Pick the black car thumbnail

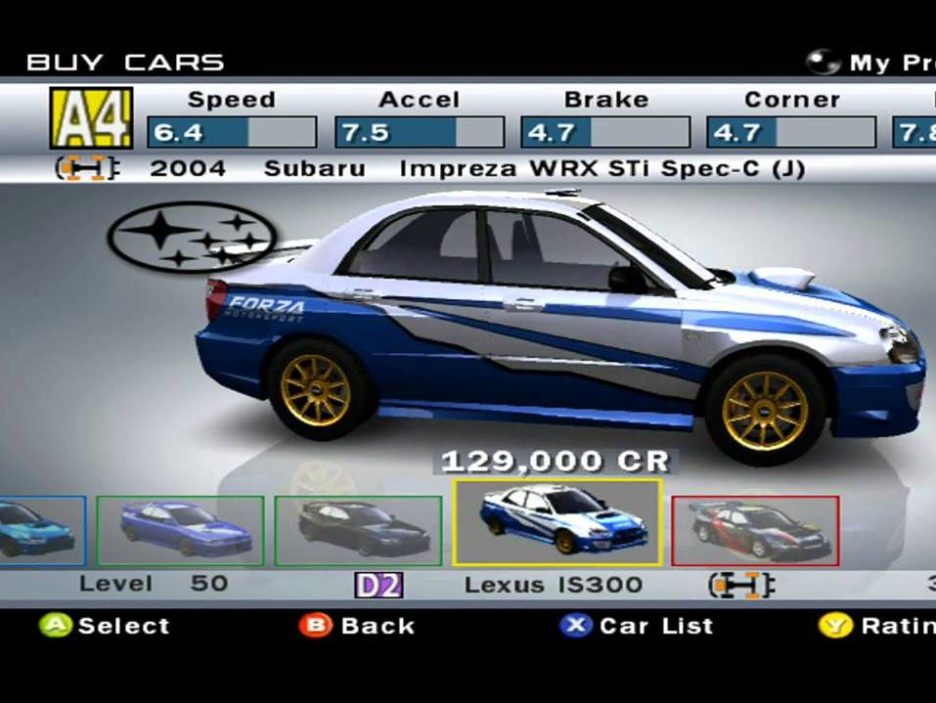tap(357, 530)
